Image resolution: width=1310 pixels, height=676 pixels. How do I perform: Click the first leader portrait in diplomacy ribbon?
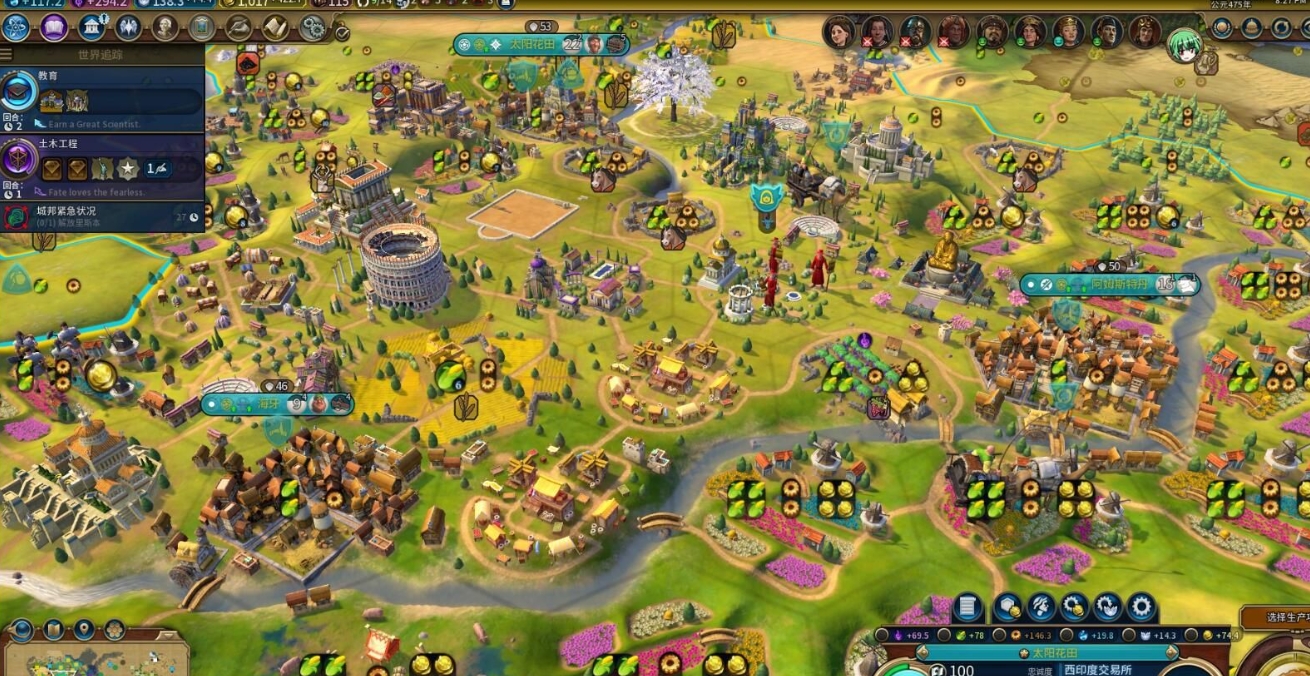point(838,31)
